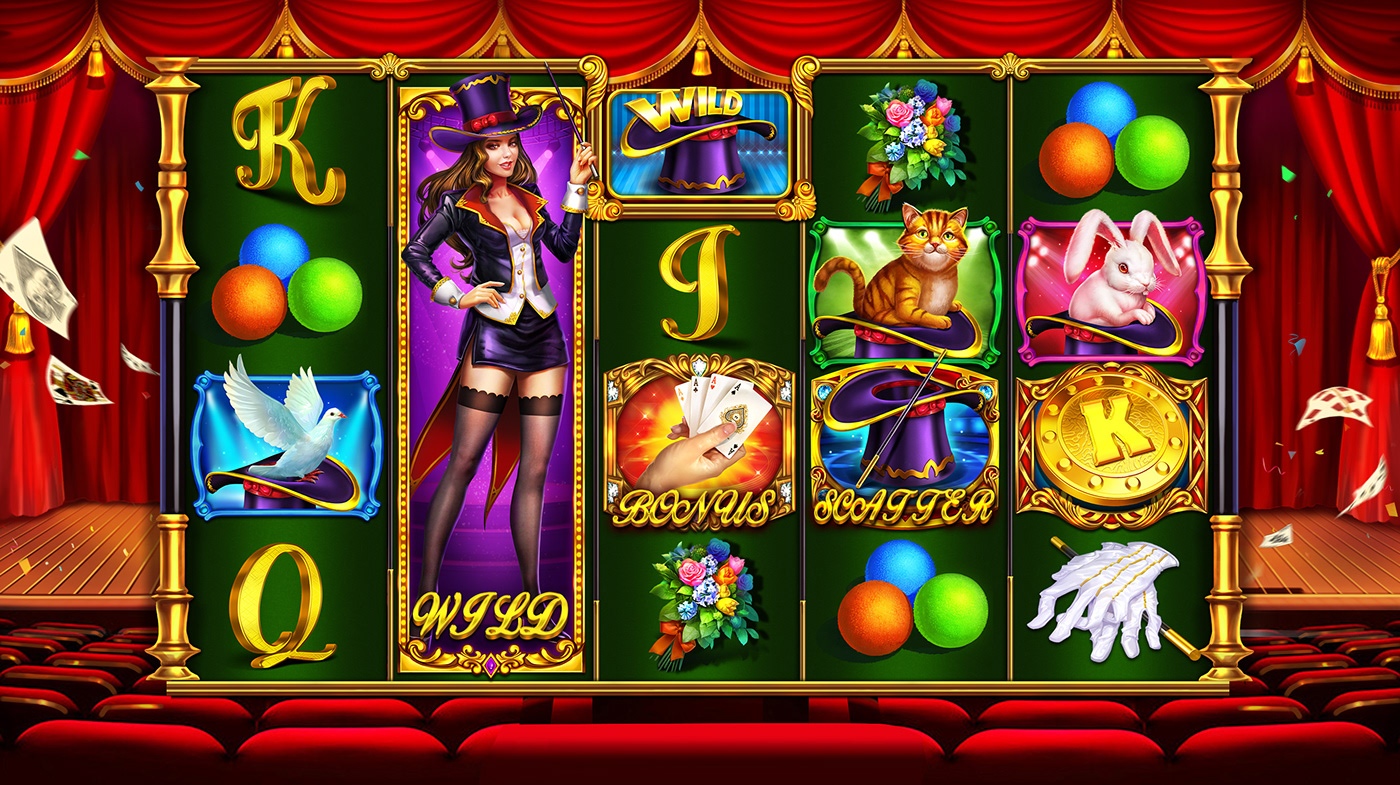
Task: Choose the expanded magician Wild reel
Action: tap(491, 370)
